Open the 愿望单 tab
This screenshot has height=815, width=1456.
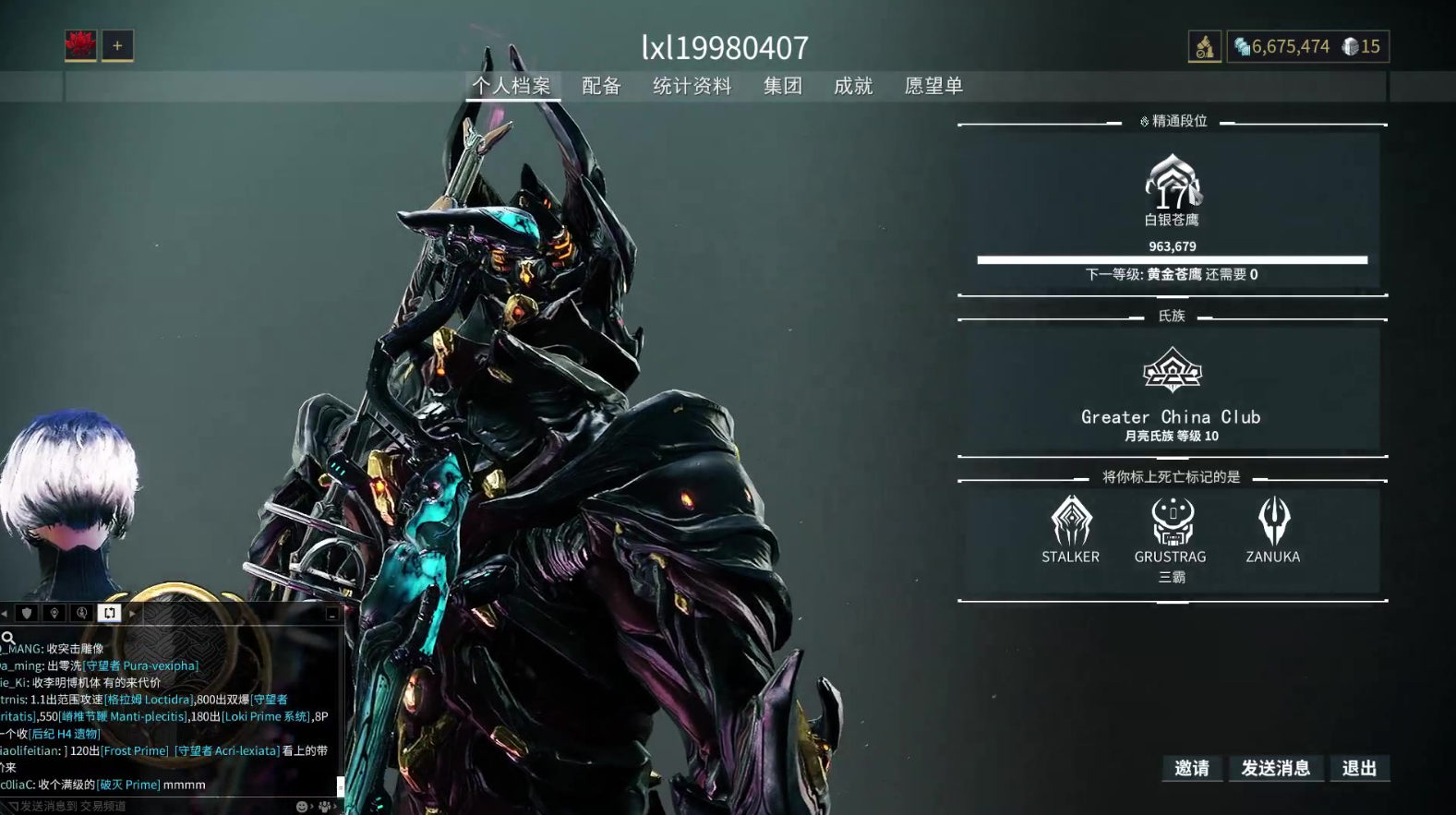933,86
